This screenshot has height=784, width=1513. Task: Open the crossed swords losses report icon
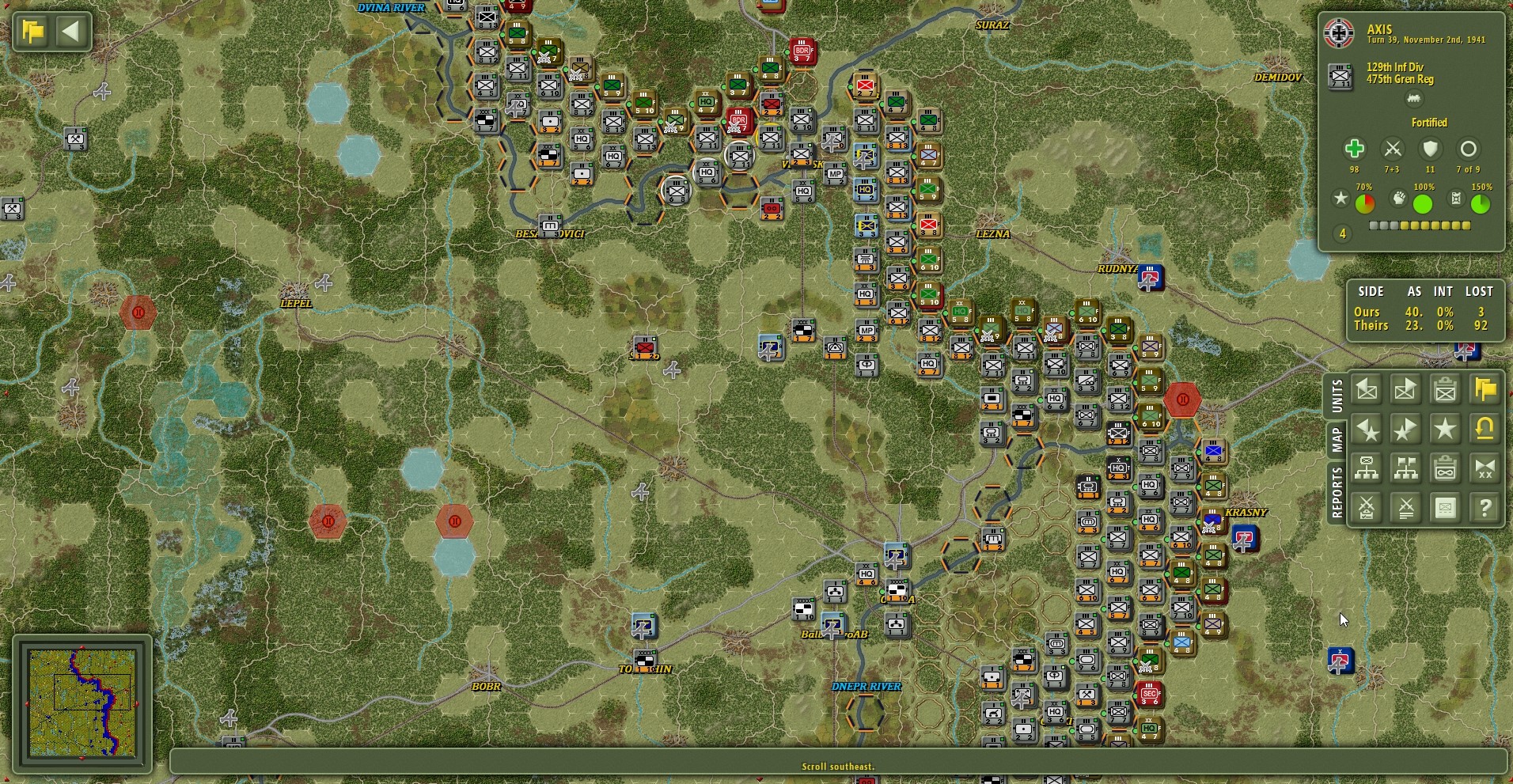click(1407, 507)
